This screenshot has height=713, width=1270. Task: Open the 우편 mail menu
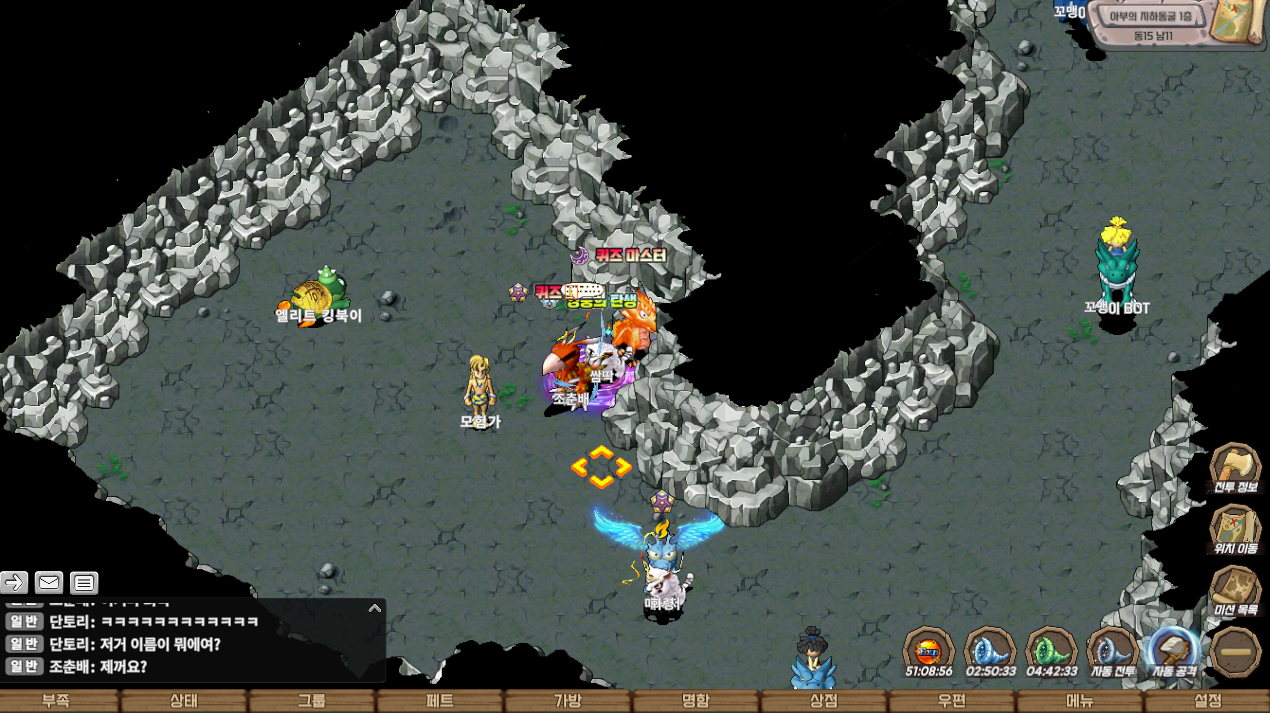(x=952, y=701)
